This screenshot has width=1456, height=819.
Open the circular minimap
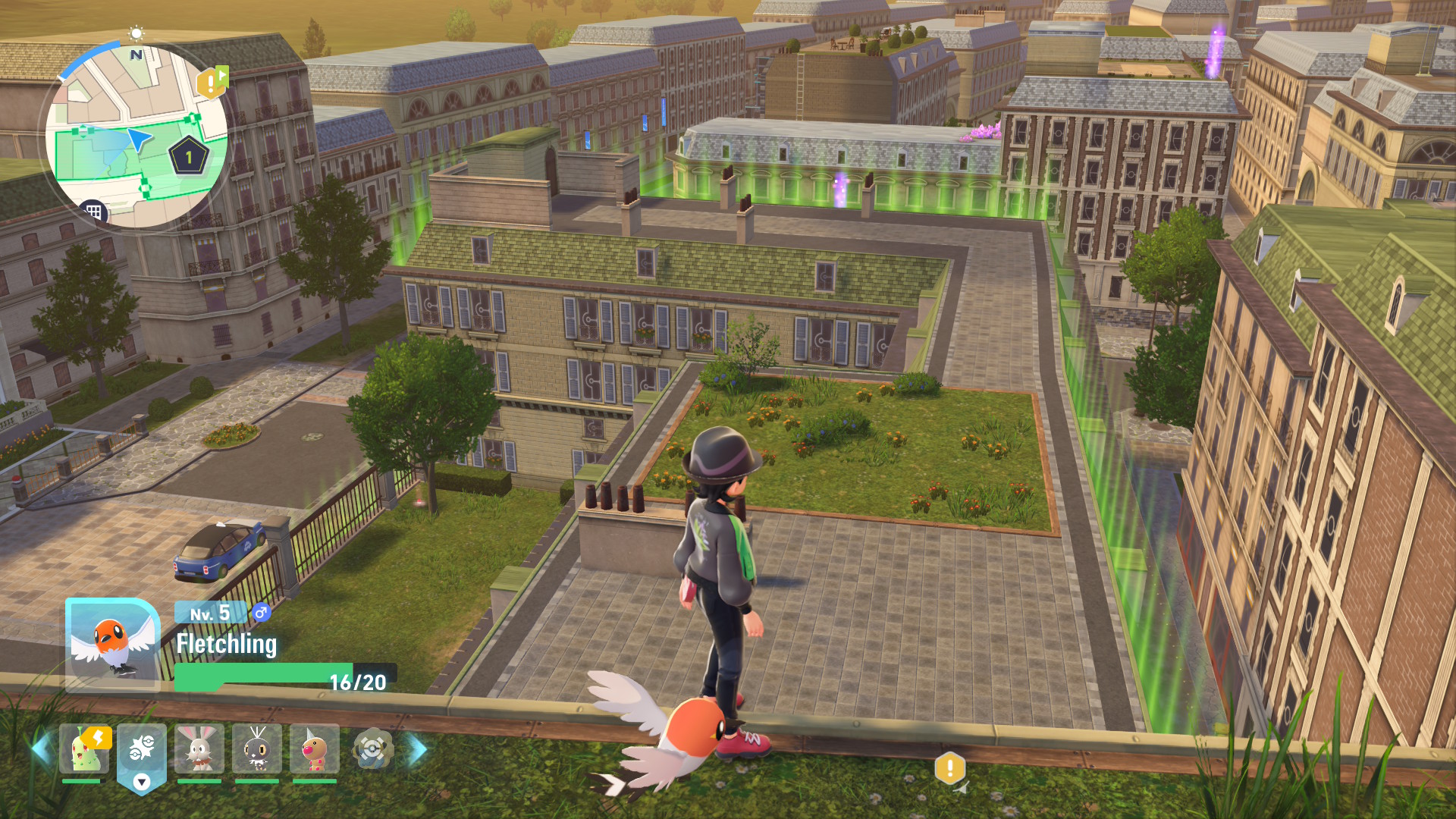136,136
